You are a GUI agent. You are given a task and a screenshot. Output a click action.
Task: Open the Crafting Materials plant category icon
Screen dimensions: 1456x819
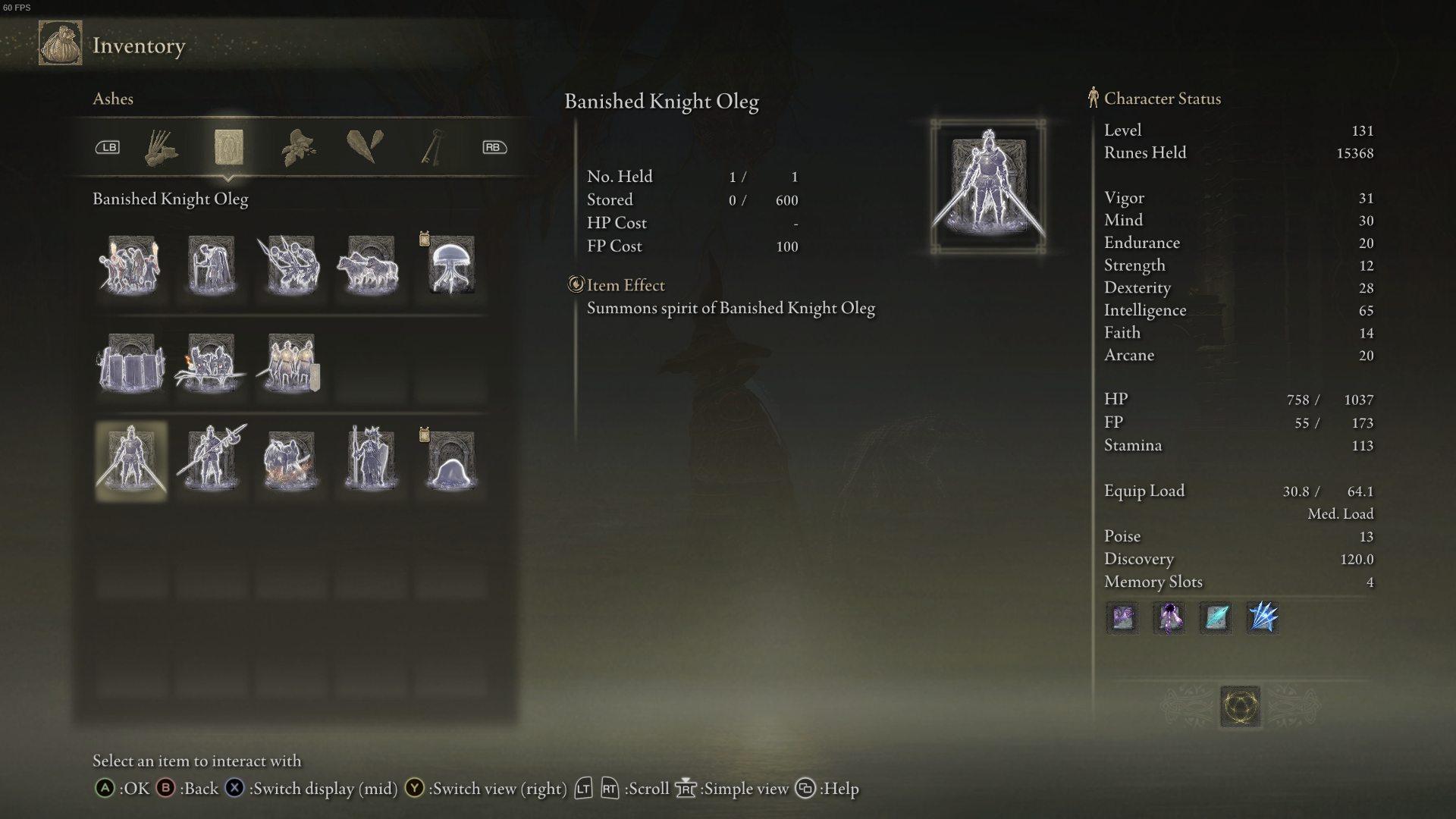[298, 146]
